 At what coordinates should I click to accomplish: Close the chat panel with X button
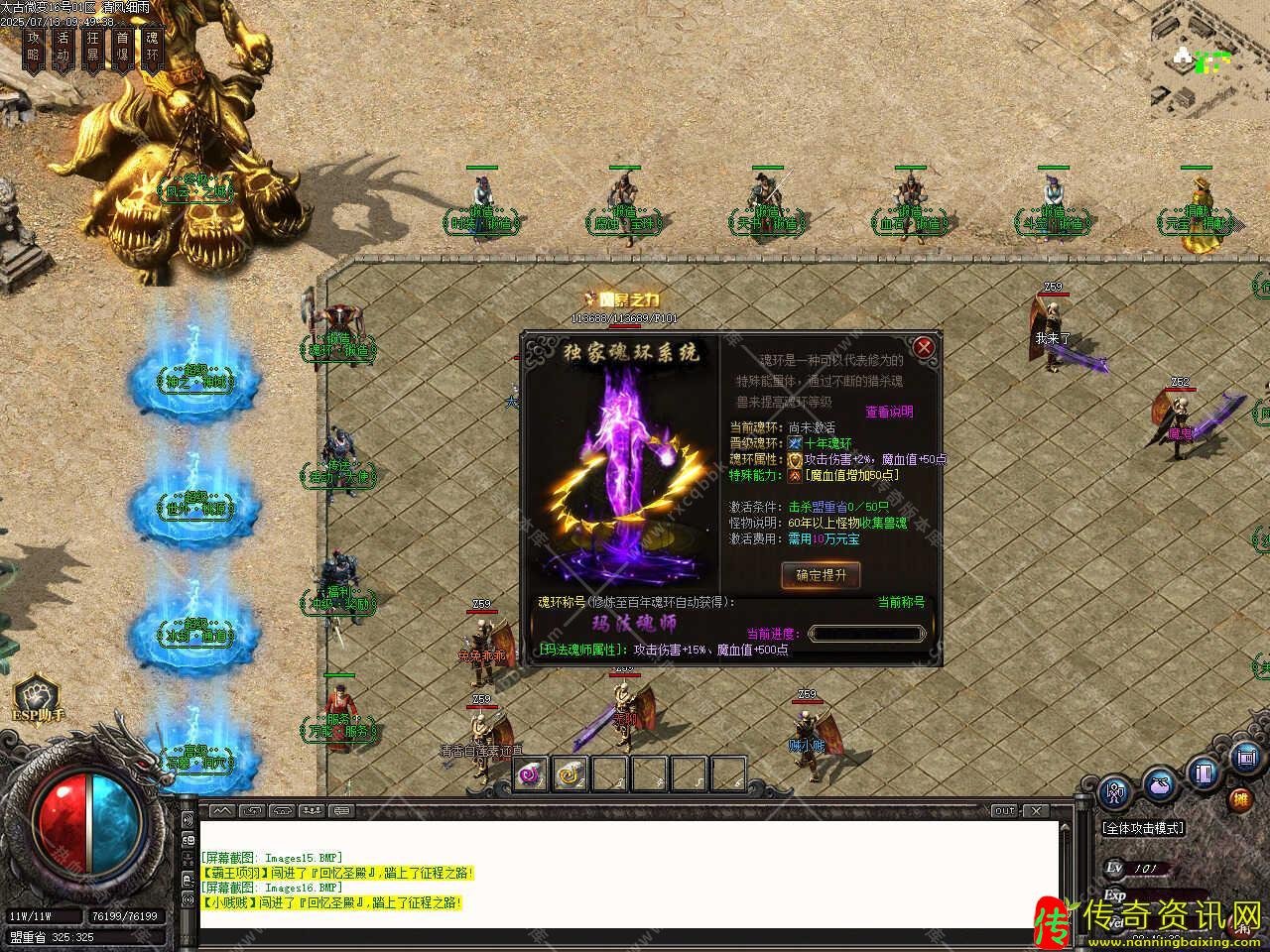tap(1037, 811)
